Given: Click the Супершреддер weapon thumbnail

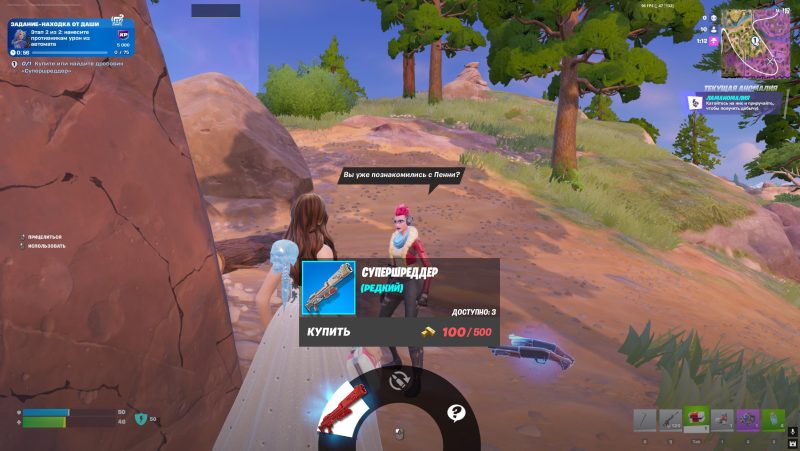Looking at the screenshot, I should click(328, 288).
